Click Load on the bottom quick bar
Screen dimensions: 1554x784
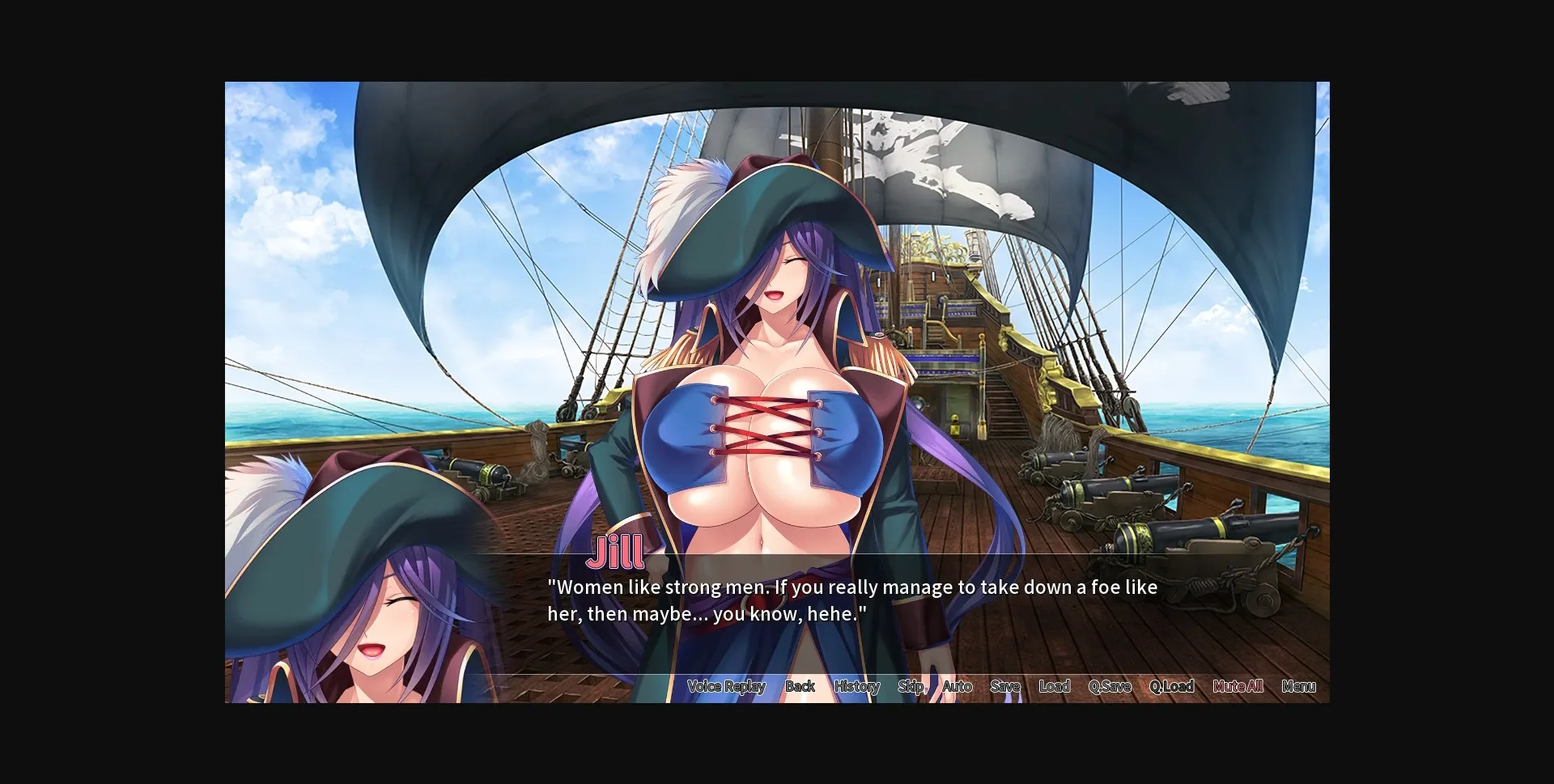tap(1054, 686)
